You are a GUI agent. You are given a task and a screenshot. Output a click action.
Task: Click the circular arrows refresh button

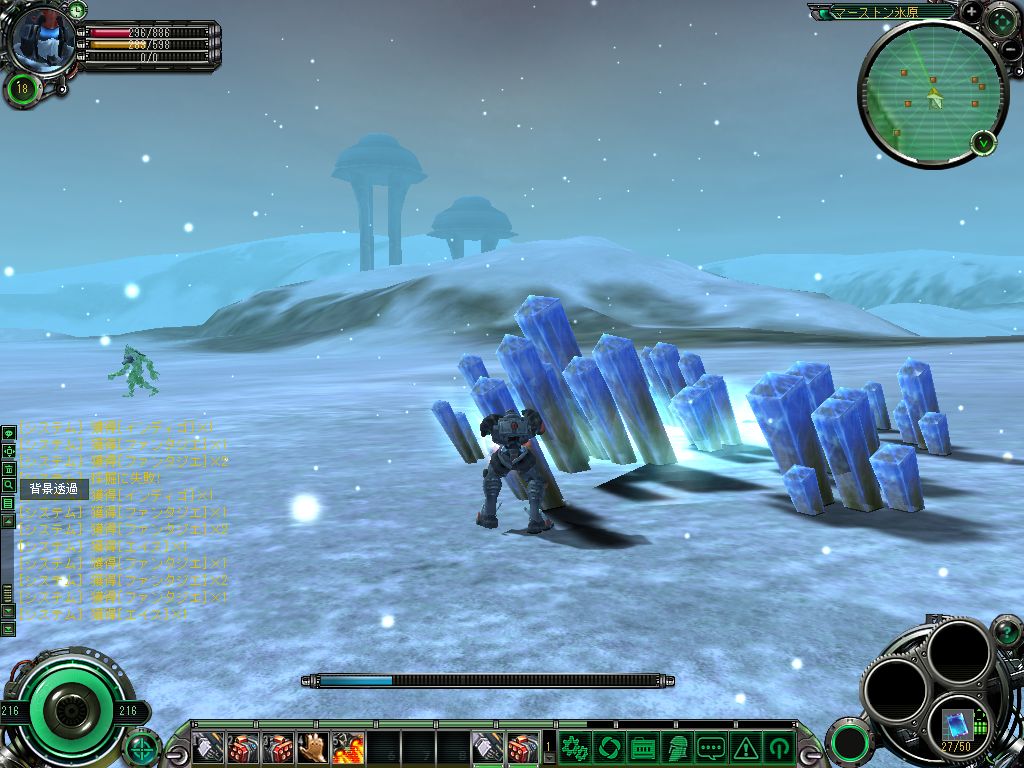pyautogui.click(x=607, y=746)
